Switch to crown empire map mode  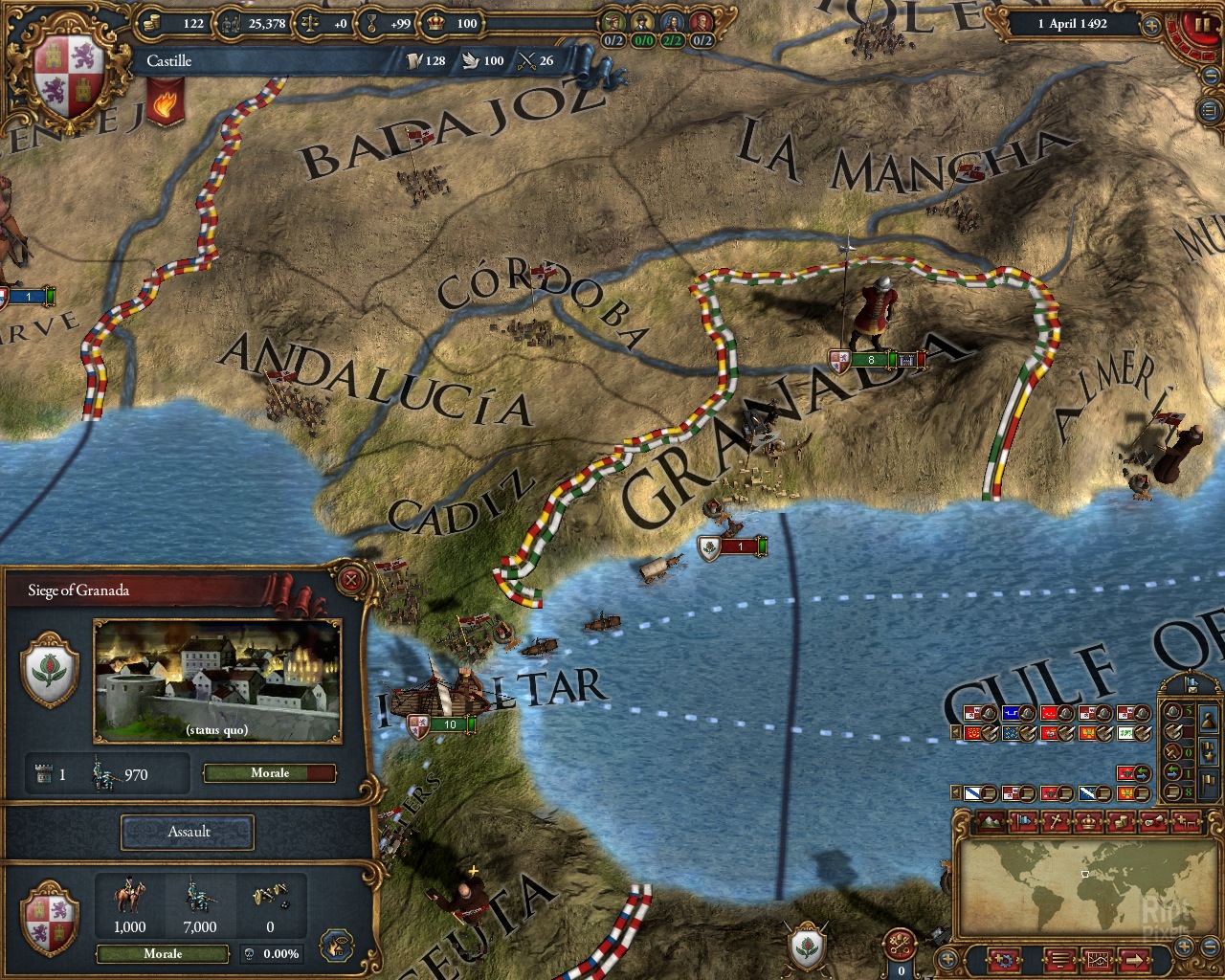click(1088, 822)
